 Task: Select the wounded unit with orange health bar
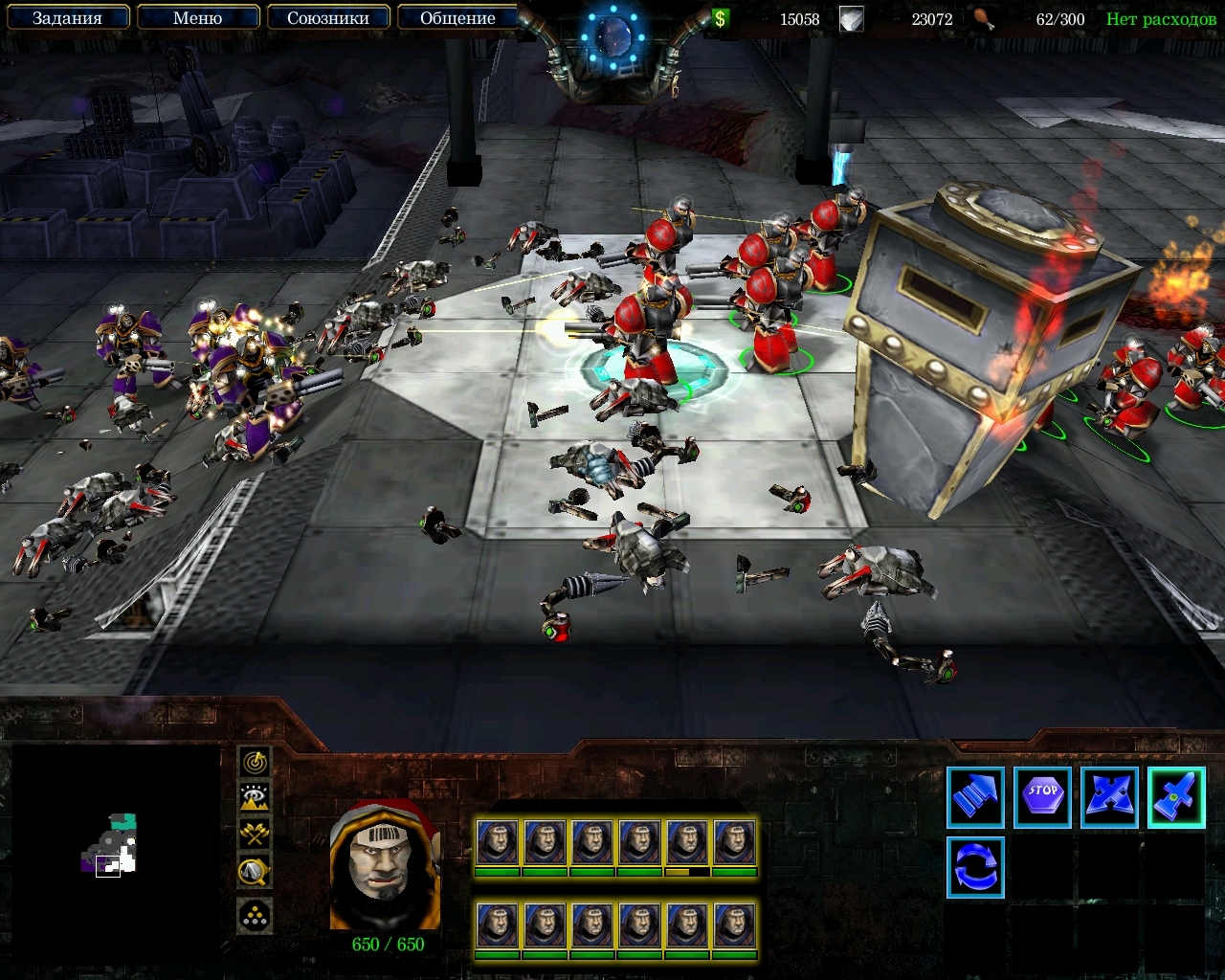tap(687, 845)
